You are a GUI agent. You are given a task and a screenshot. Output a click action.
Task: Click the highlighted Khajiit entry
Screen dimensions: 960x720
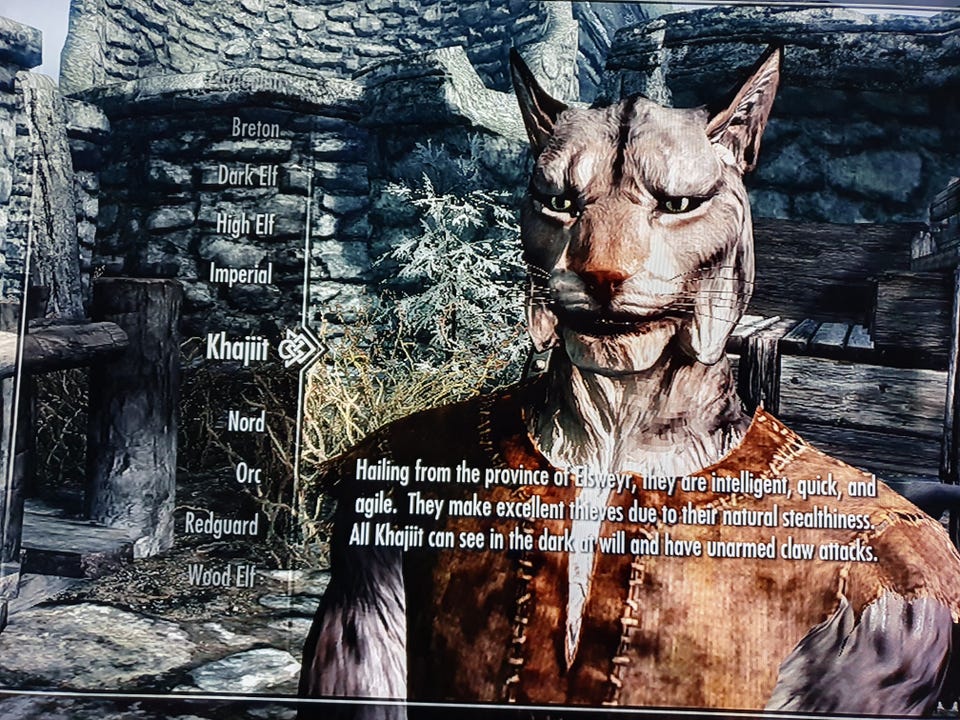coord(236,347)
